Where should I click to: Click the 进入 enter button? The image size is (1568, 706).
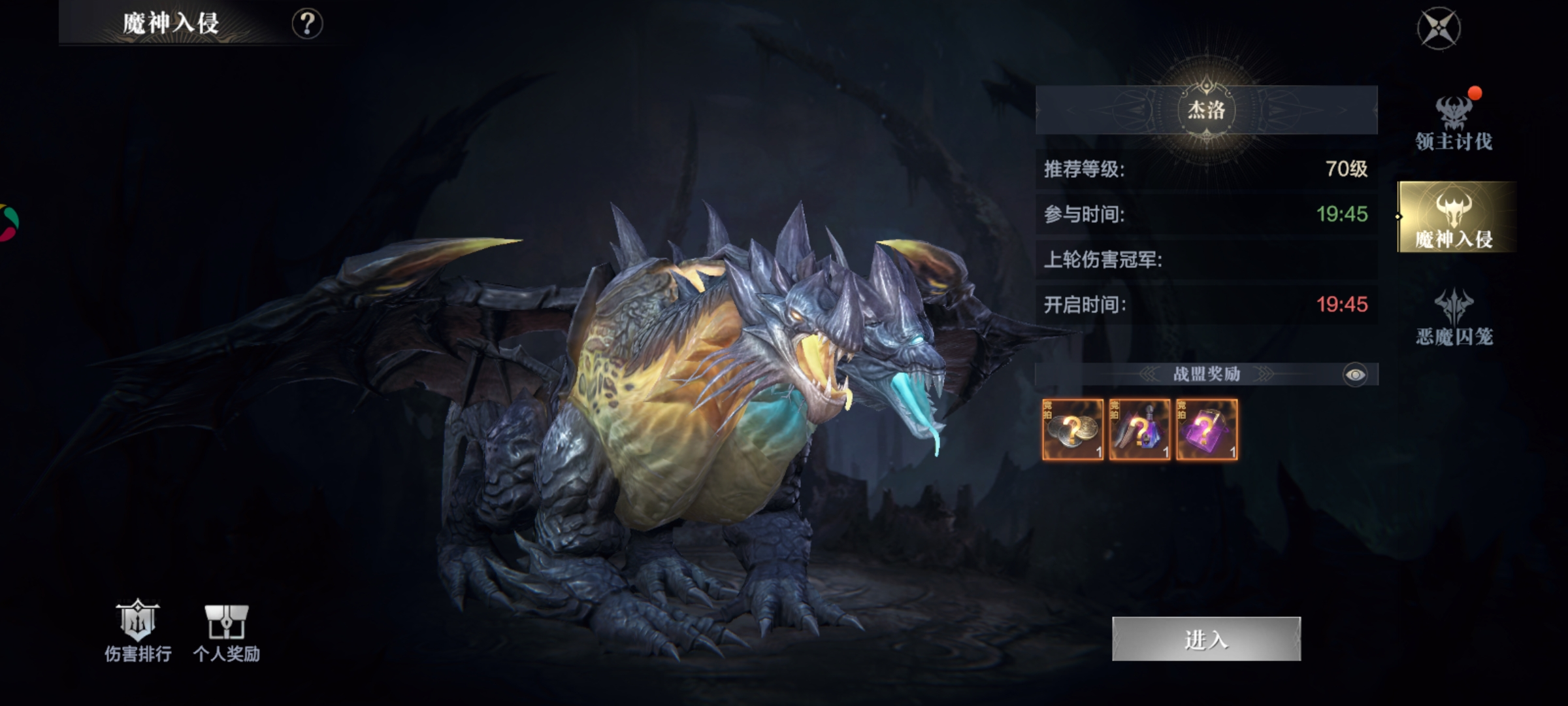pos(1206,639)
